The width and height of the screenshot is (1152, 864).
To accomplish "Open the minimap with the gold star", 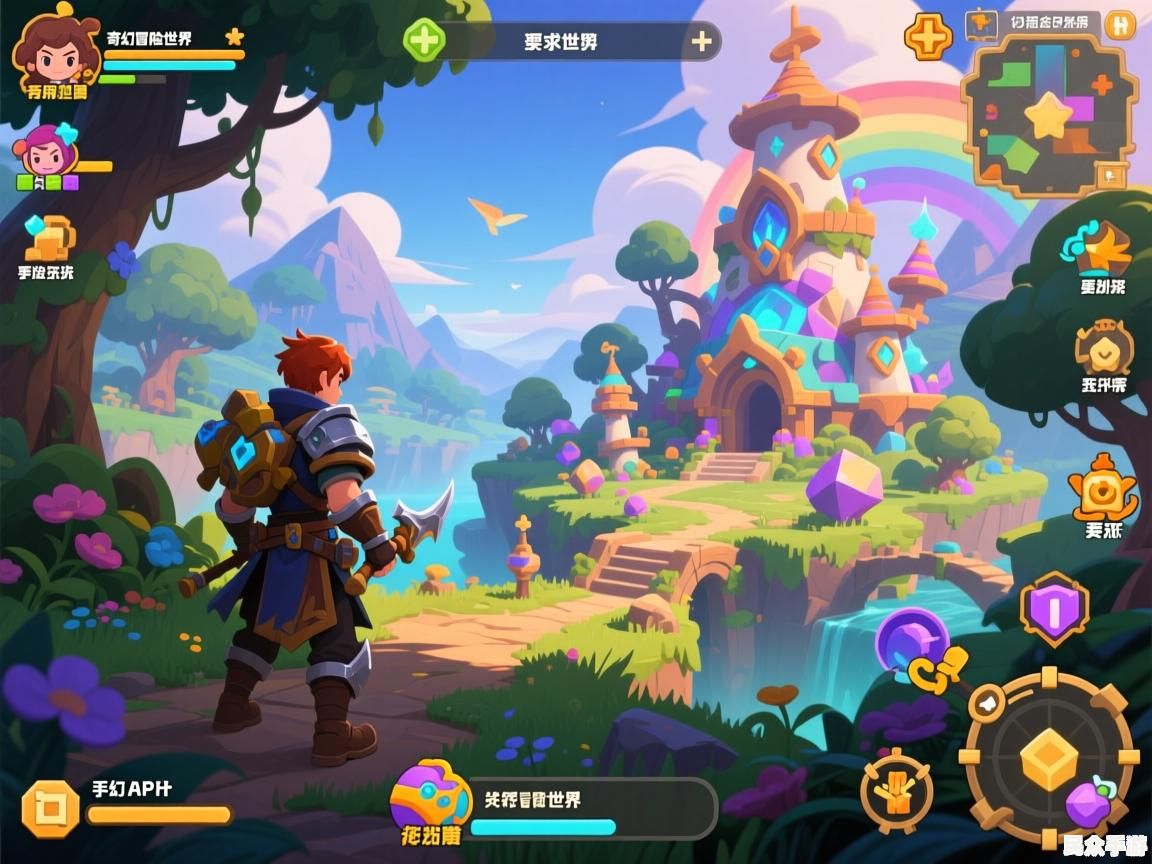I will (1047, 117).
